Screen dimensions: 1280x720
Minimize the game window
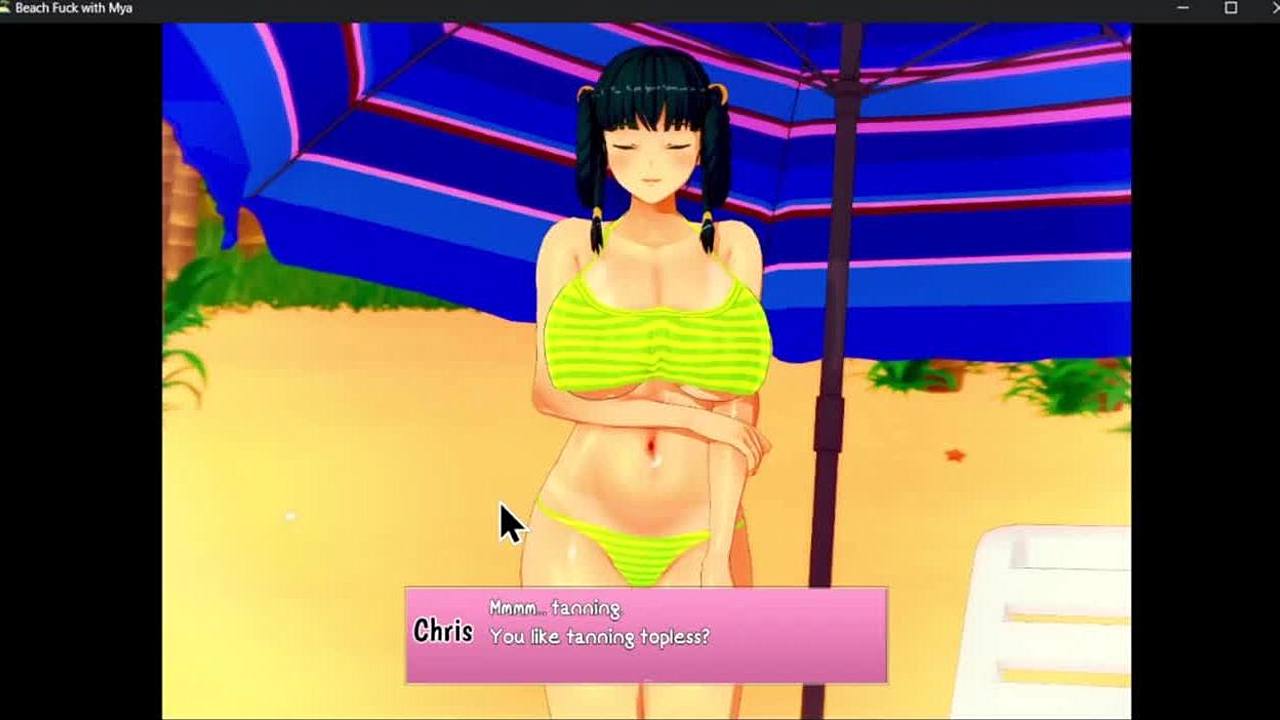tap(1183, 8)
